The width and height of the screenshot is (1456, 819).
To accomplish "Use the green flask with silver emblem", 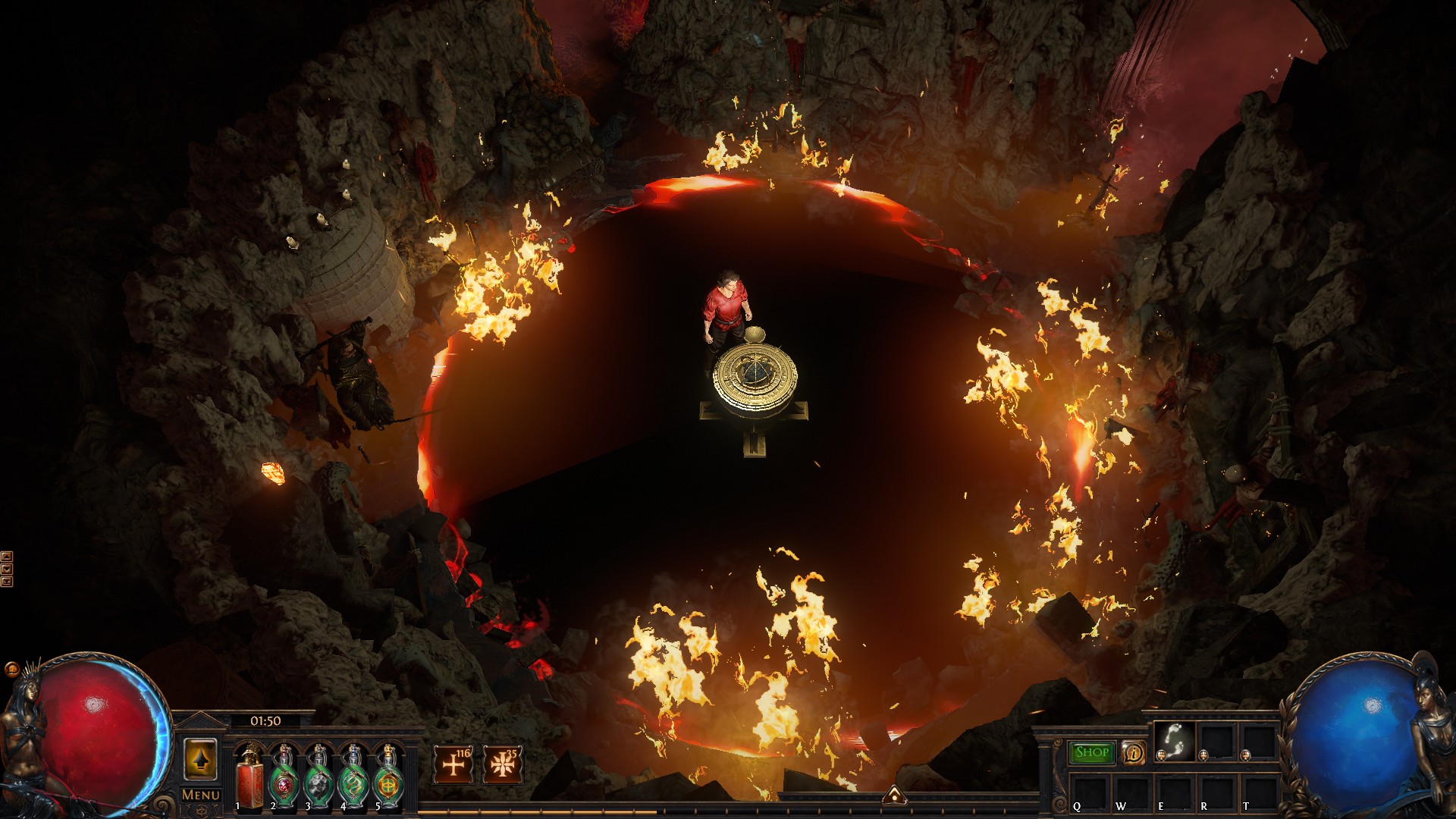I will pos(318,777).
